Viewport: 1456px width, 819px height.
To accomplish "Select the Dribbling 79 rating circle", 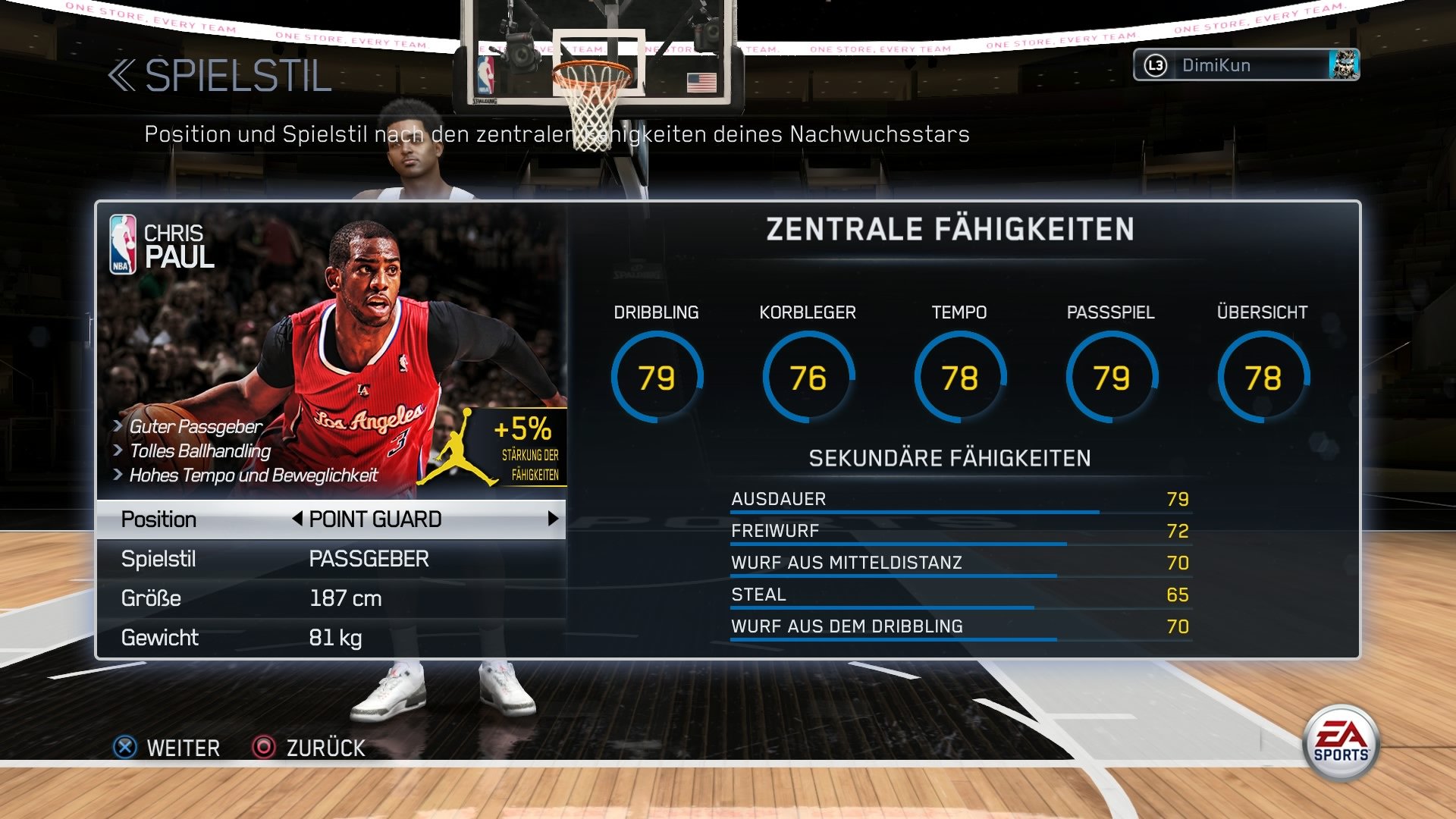I will (x=658, y=376).
